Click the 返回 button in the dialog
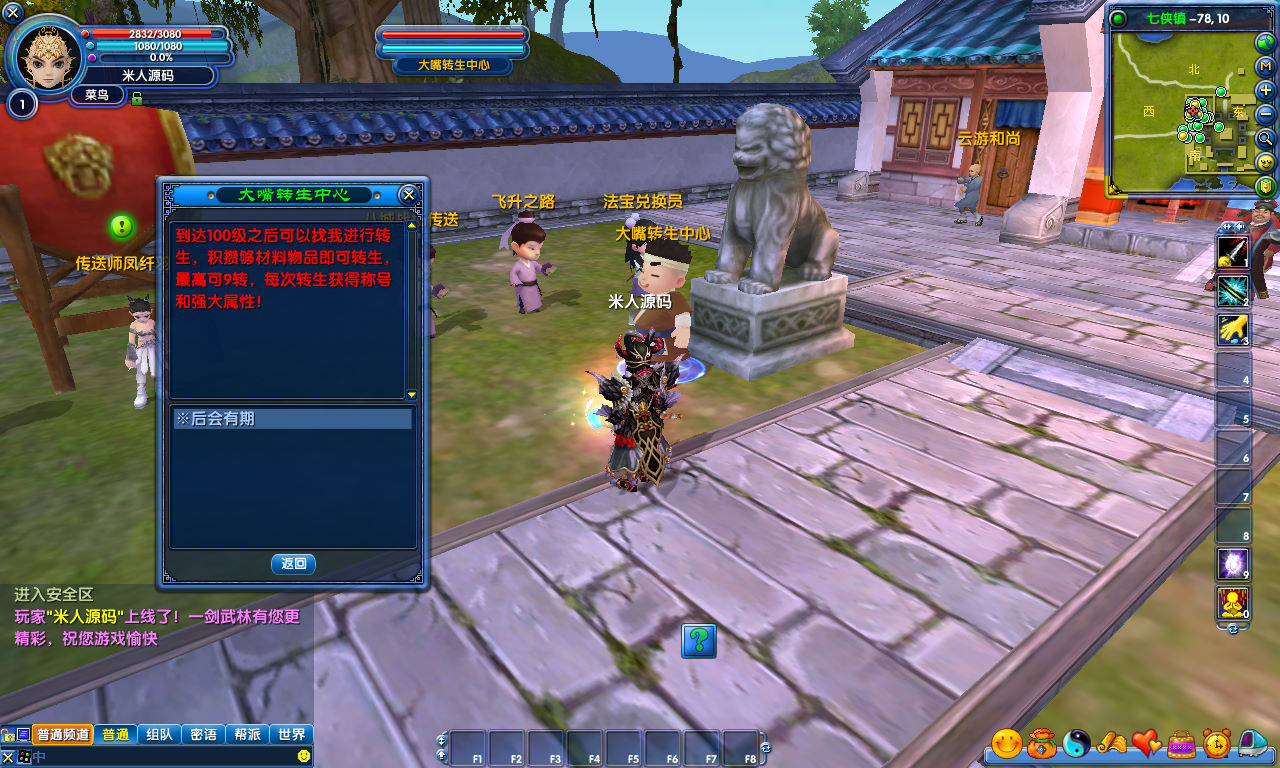The width and height of the screenshot is (1280, 768). (x=293, y=564)
